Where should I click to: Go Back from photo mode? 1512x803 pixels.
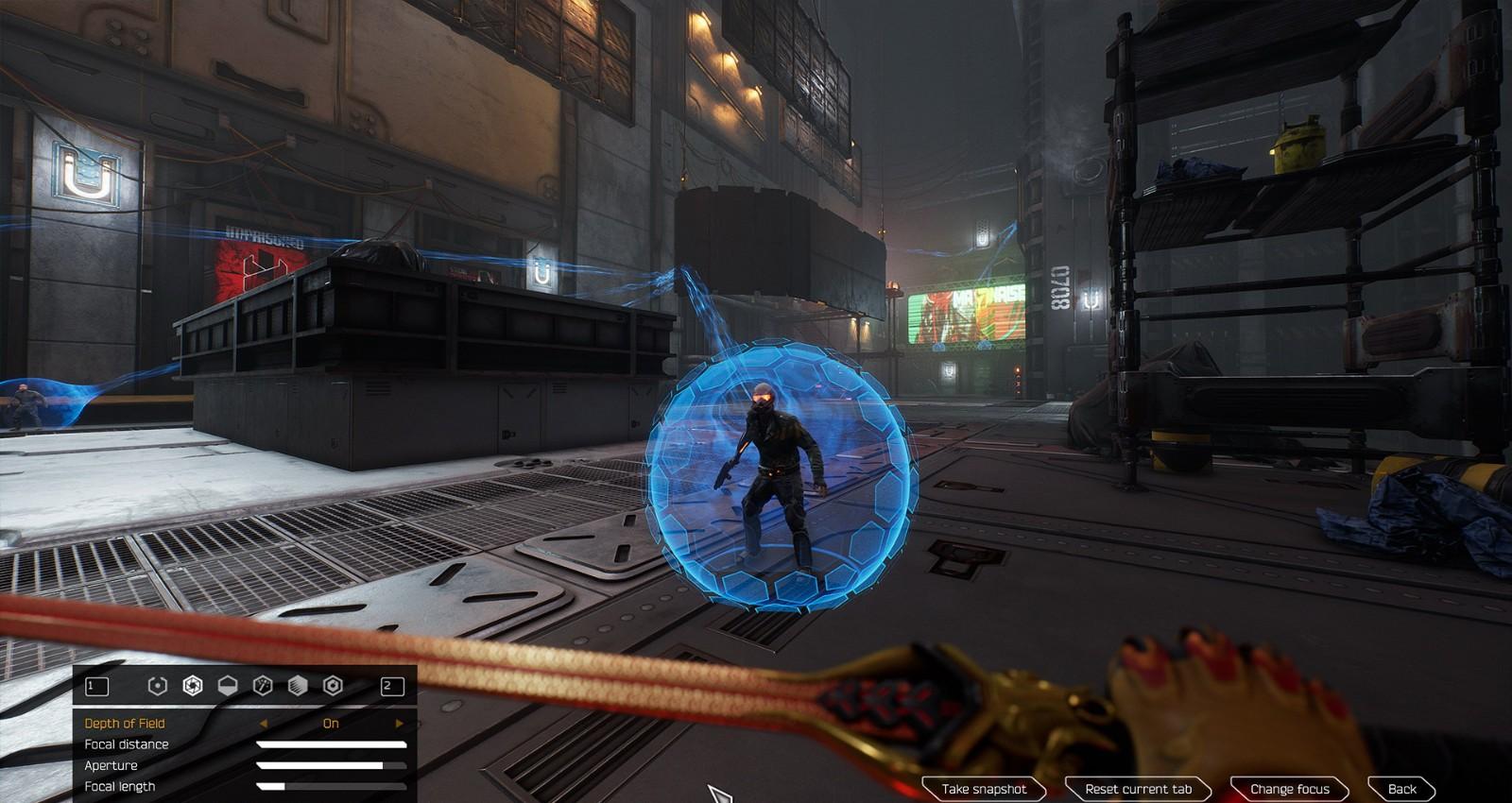click(x=1401, y=789)
